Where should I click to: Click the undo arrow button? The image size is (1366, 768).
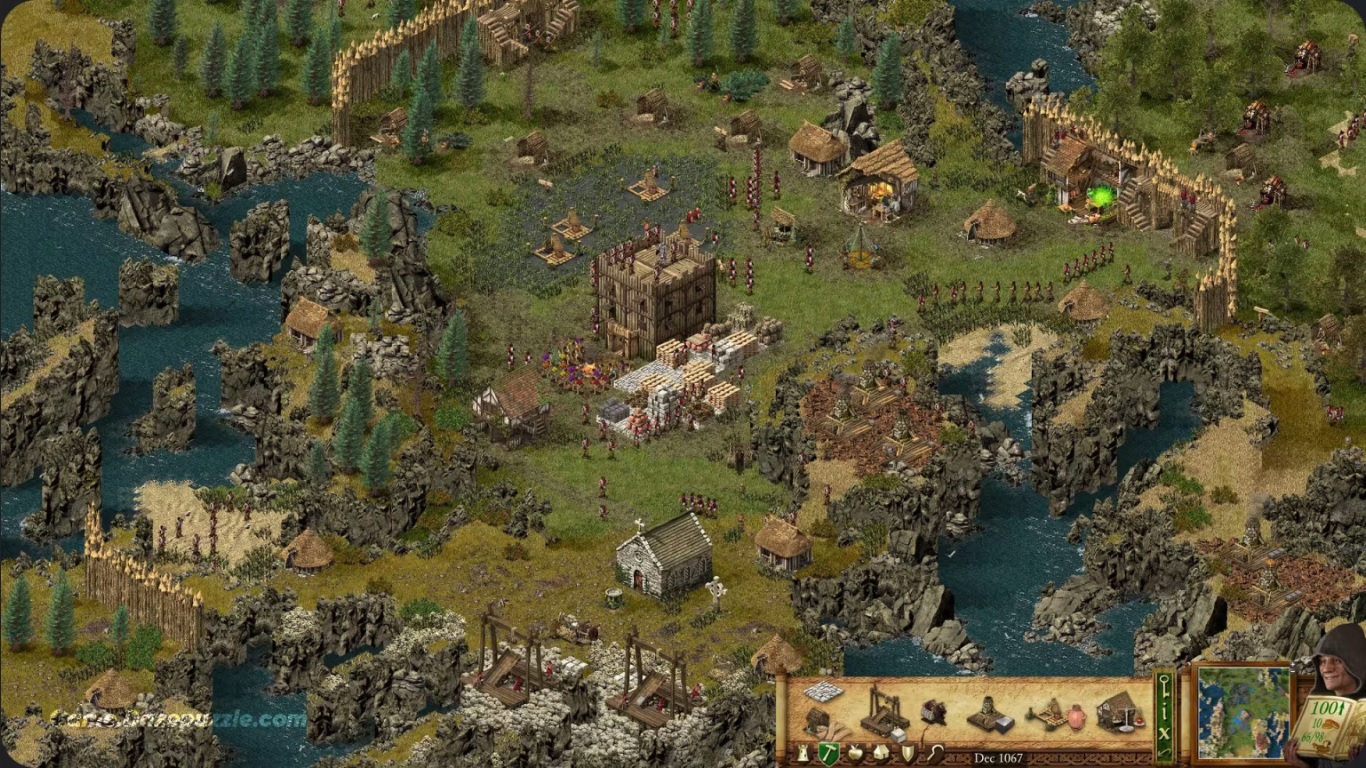(x=1165, y=750)
